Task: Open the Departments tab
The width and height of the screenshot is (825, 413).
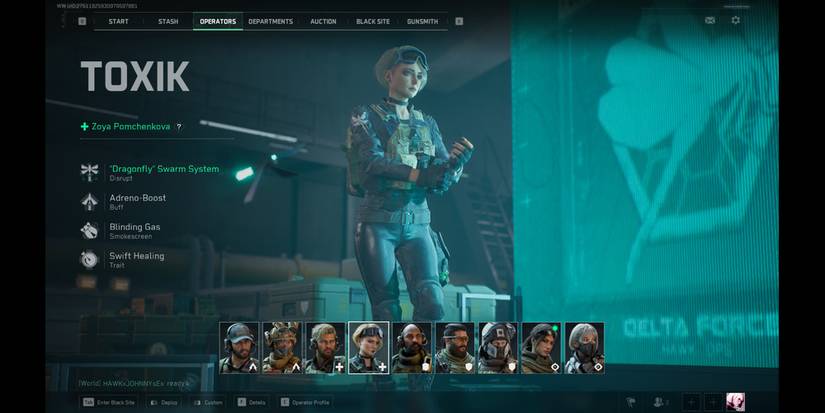Action: click(x=270, y=21)
